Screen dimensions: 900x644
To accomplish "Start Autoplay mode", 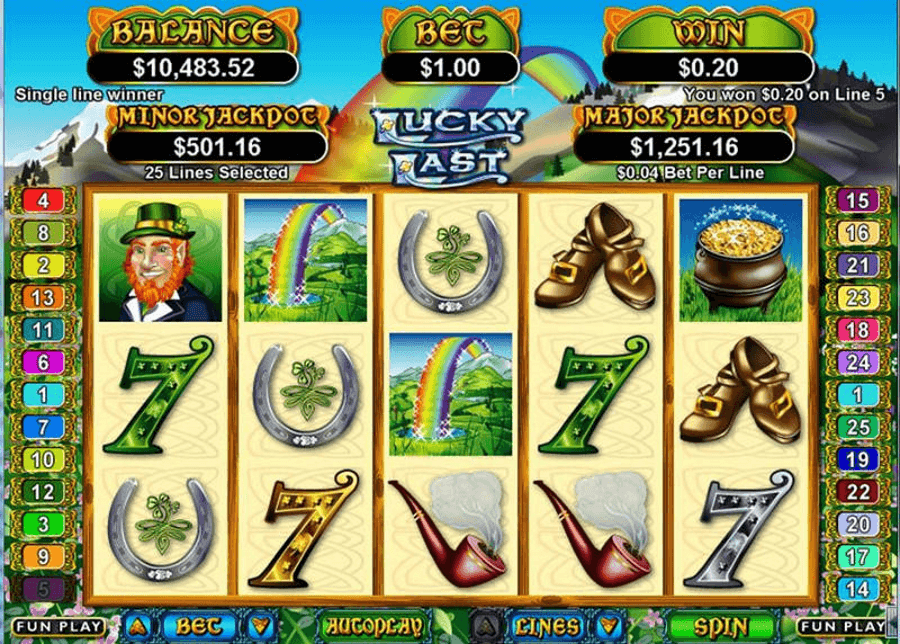I will pos(363,626).
